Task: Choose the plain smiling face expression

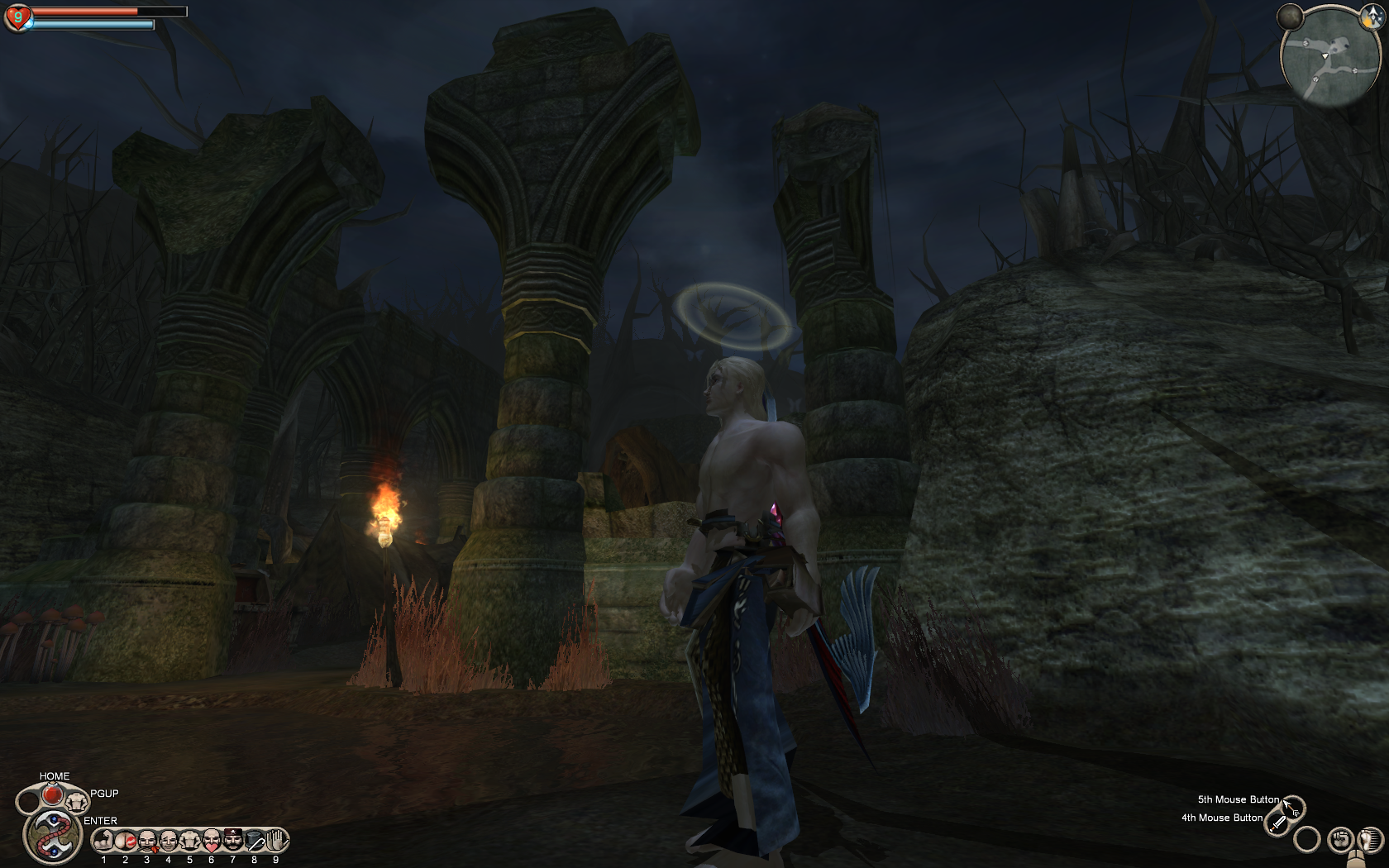Action: pyautogui.click(x=169, y=841)
